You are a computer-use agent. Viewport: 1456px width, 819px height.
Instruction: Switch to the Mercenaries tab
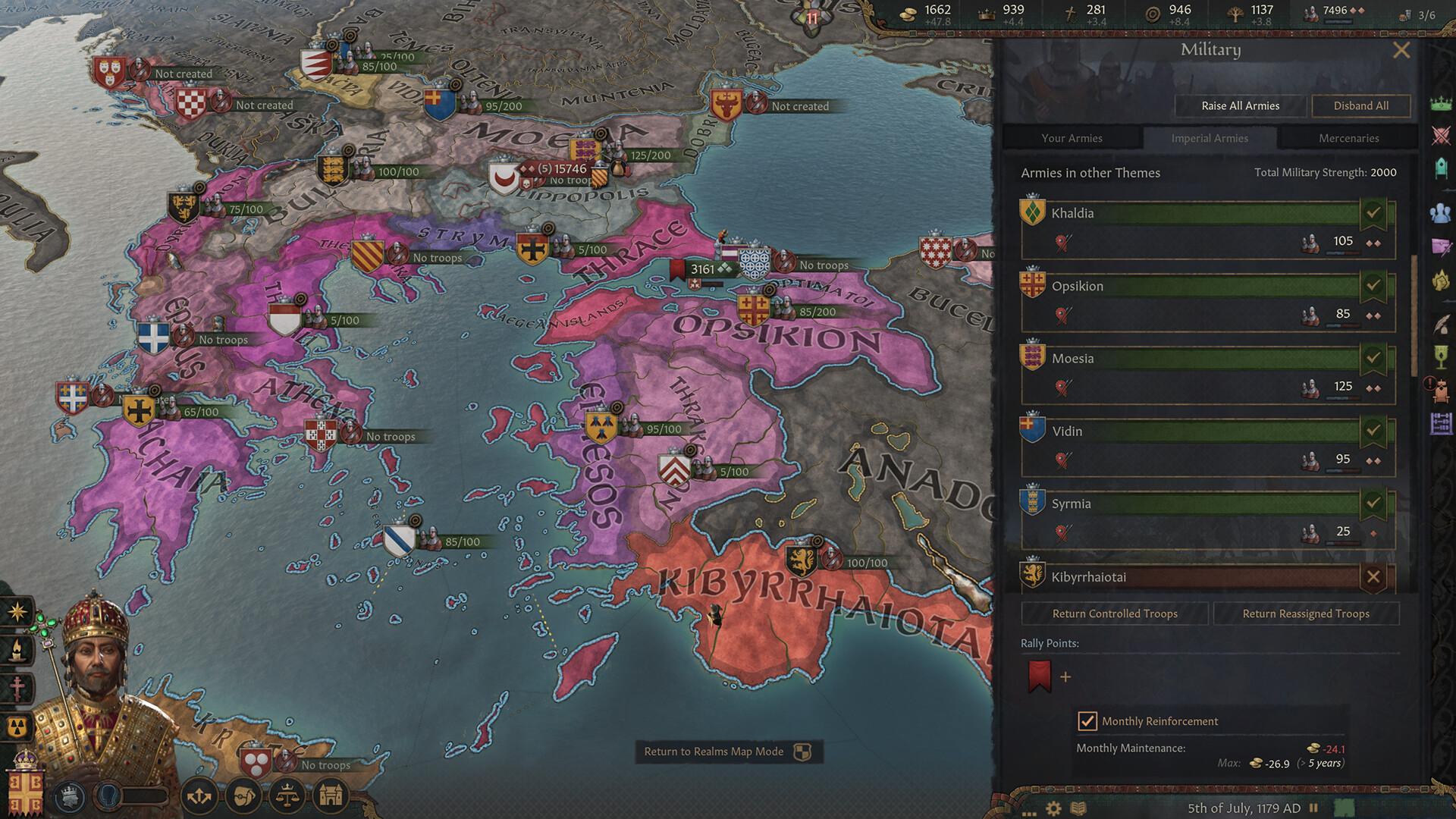tap(1349, 138)
